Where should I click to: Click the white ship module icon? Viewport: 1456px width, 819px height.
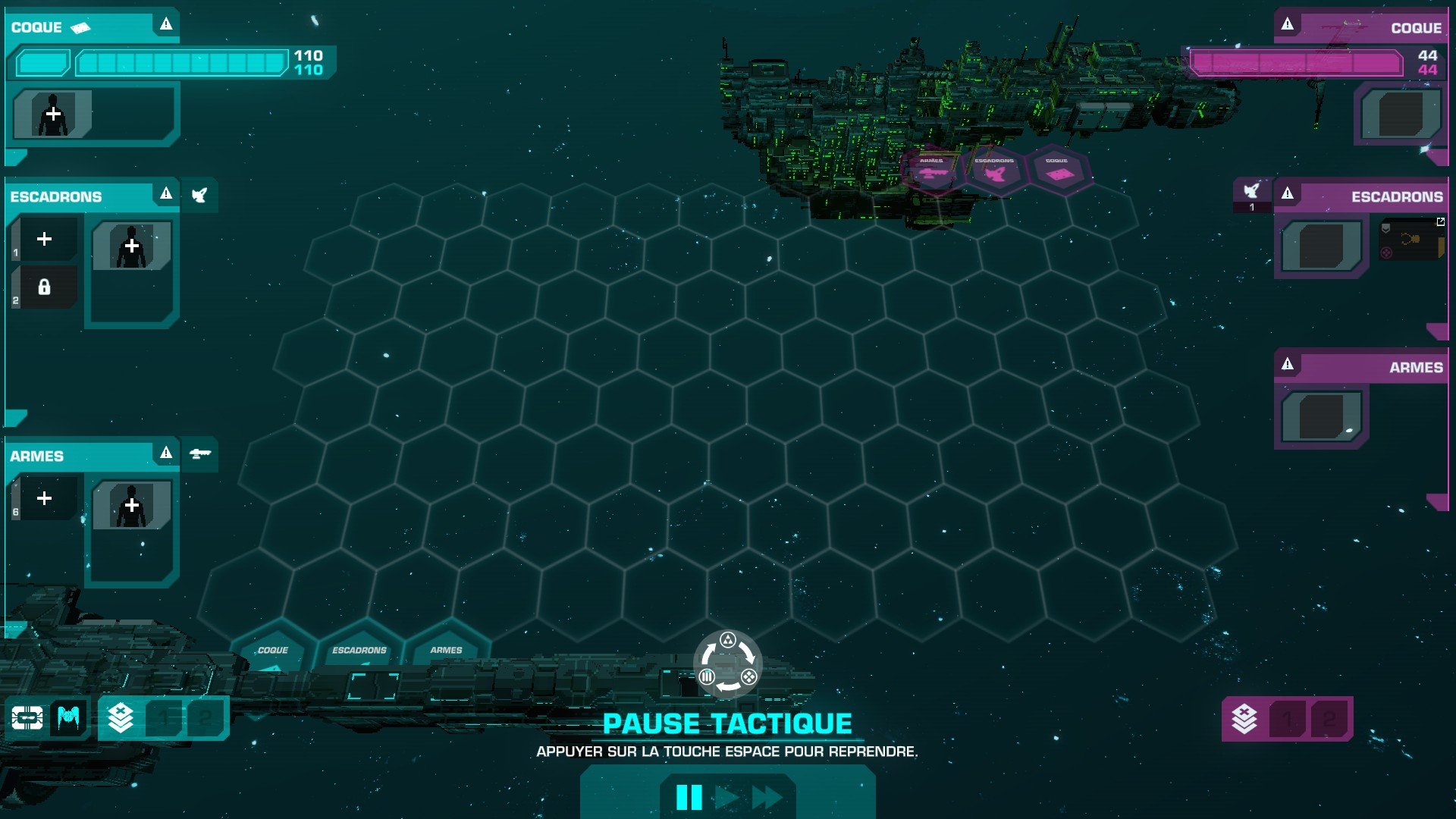pos(27,717)
